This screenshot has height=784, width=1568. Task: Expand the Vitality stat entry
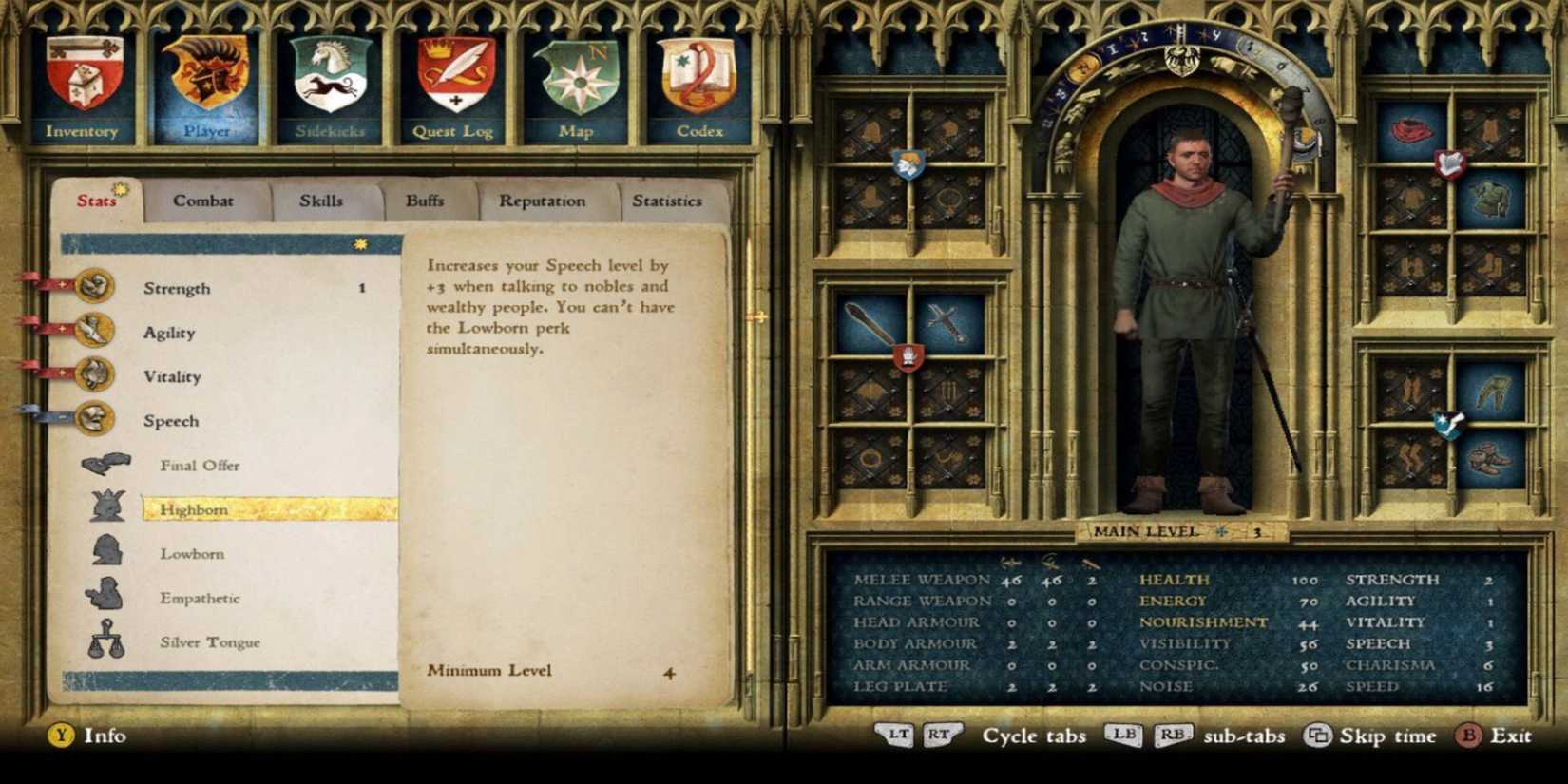pyautogui.click(x=174, y=375)
